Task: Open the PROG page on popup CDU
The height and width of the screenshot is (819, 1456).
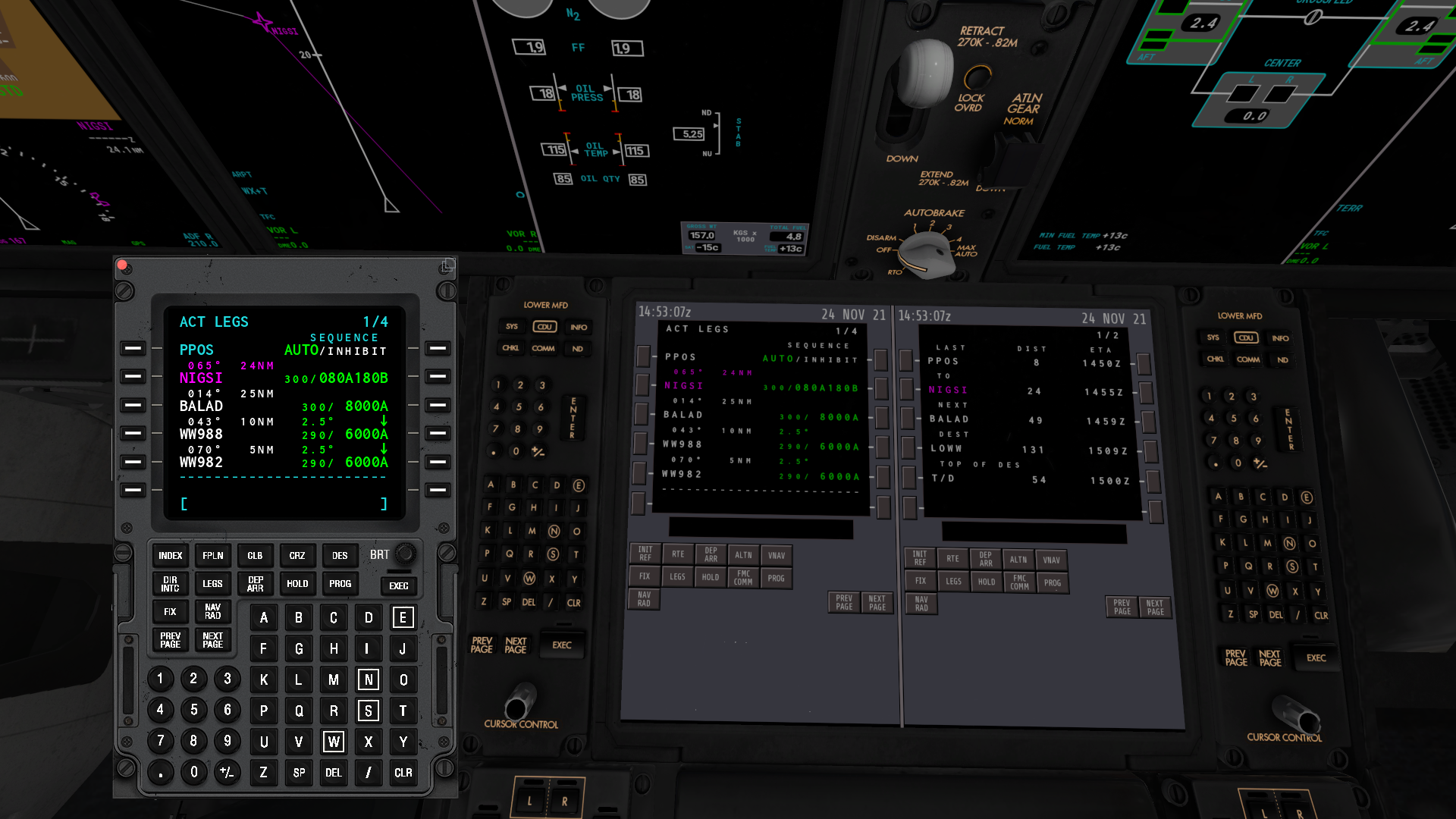Action: [340, 583]
